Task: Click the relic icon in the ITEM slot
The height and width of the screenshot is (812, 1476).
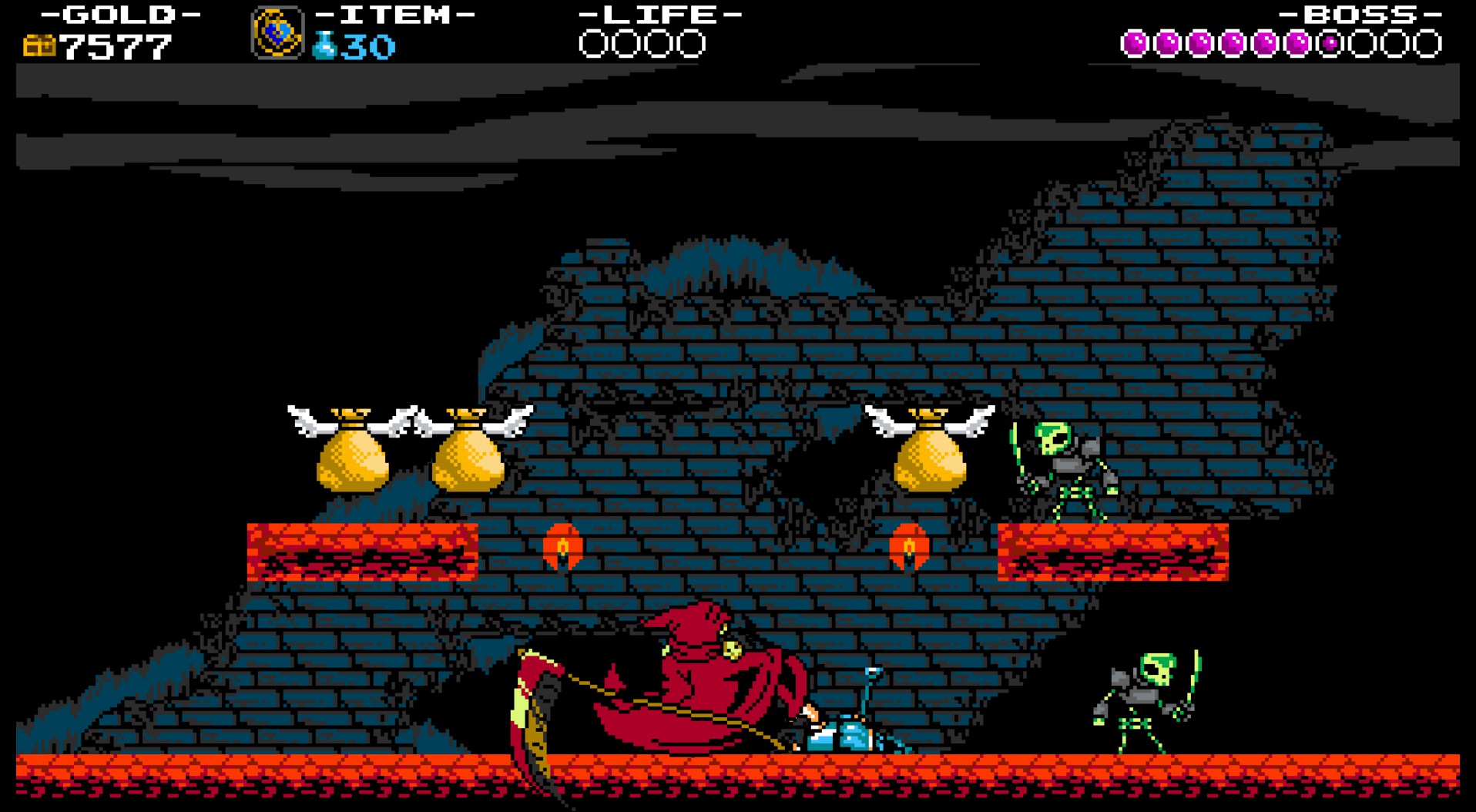Action: [275, 32]
